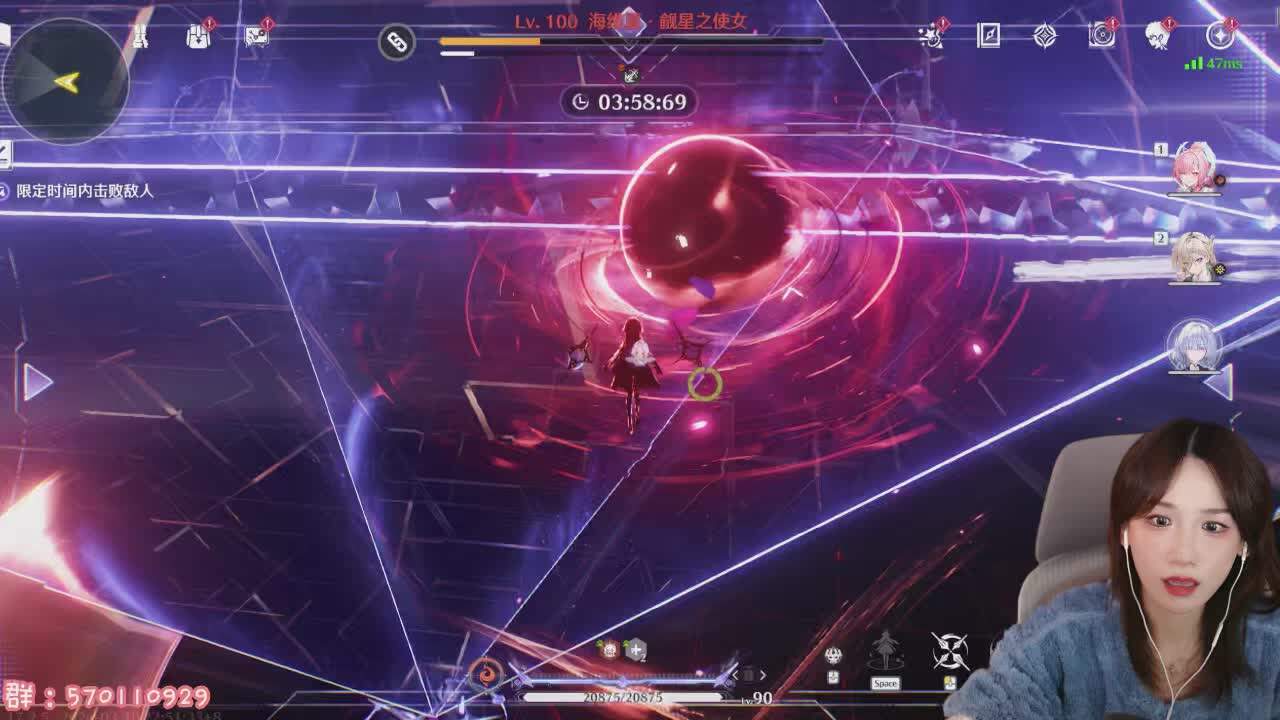
Task: Trigger the jump figure icon
Action: click(885, 652)
